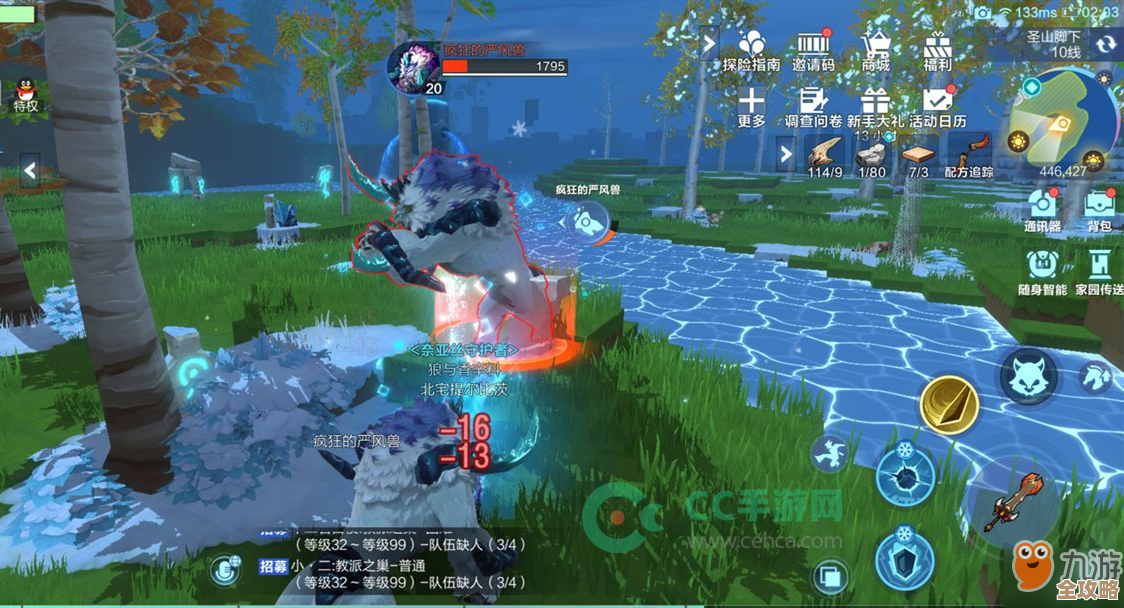Use 家园传送 home teleport
Viewport: 1124px width, 608px height.
point(1099,269)
